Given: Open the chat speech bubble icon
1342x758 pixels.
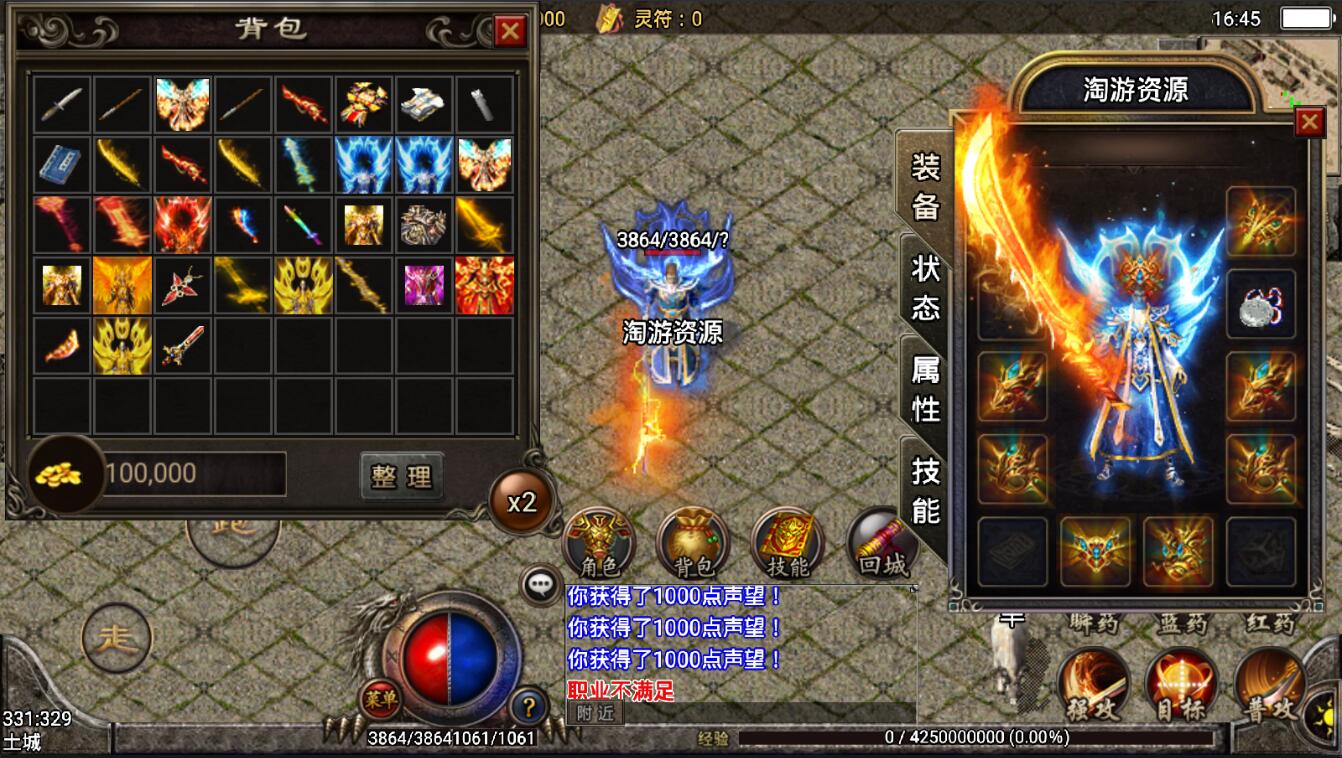Looking at the screenshot, I should tap(543, 586).
